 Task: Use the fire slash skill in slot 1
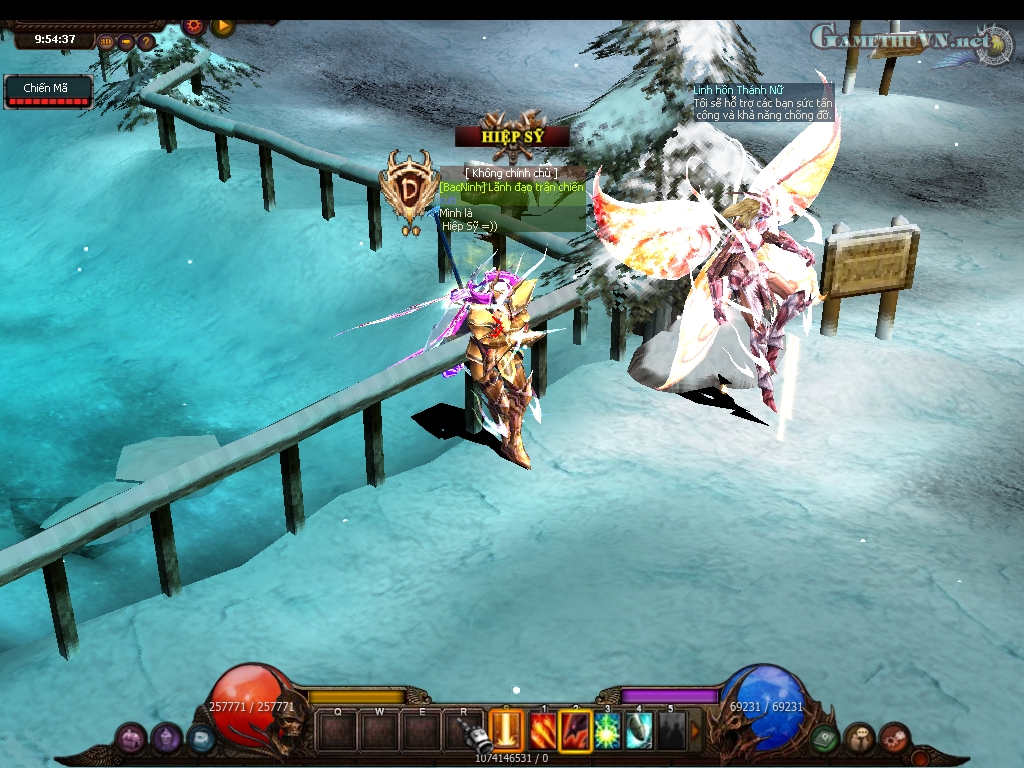pos(543,731)
